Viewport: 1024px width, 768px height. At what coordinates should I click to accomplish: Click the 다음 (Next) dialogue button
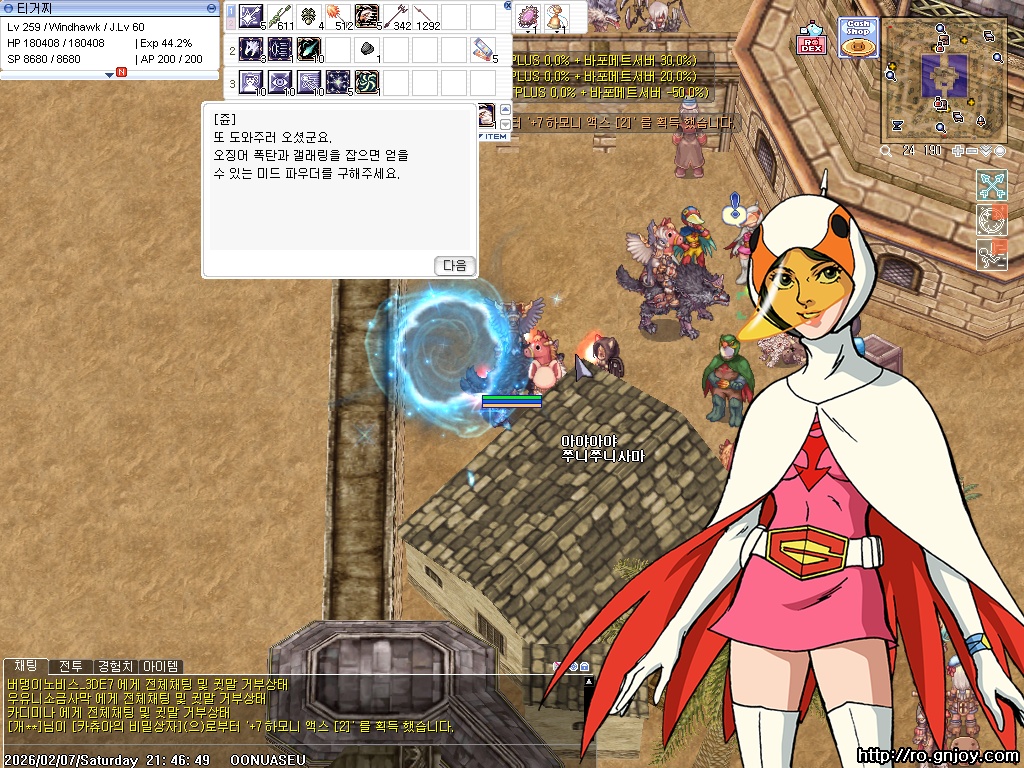tap(455, 265)
